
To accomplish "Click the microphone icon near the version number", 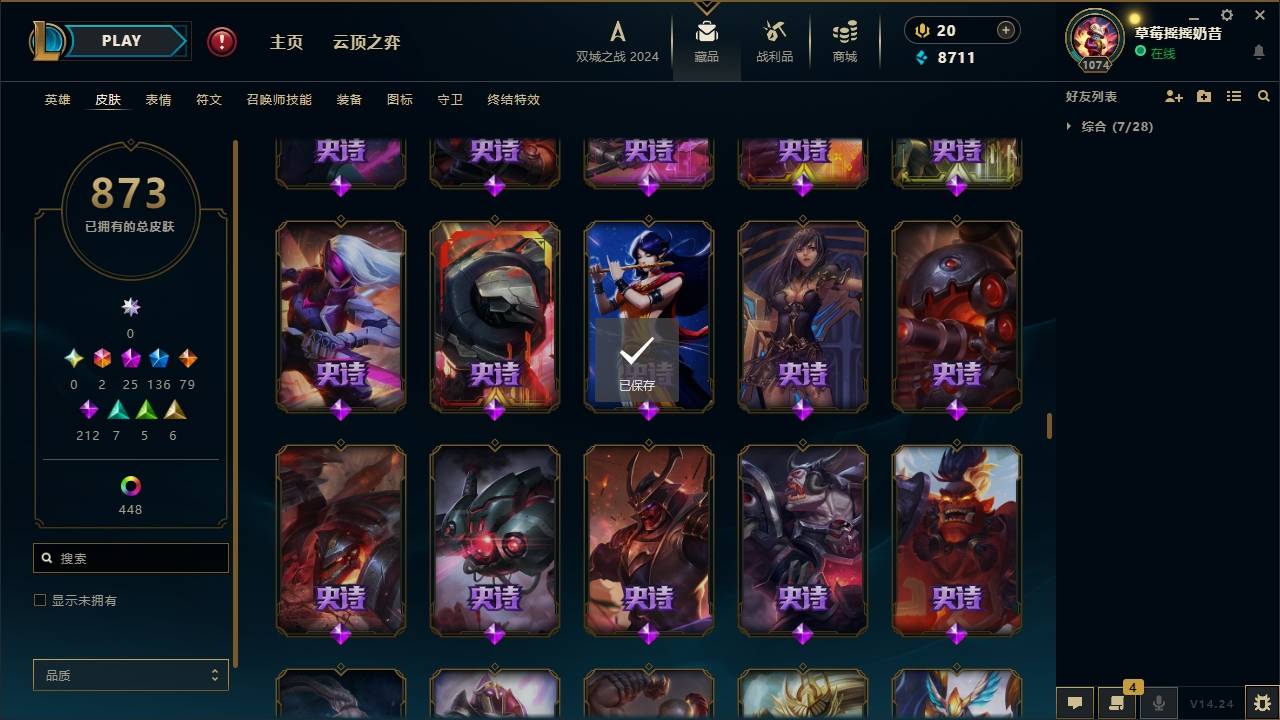I will pyautogui.click(x=1159, y=703).
